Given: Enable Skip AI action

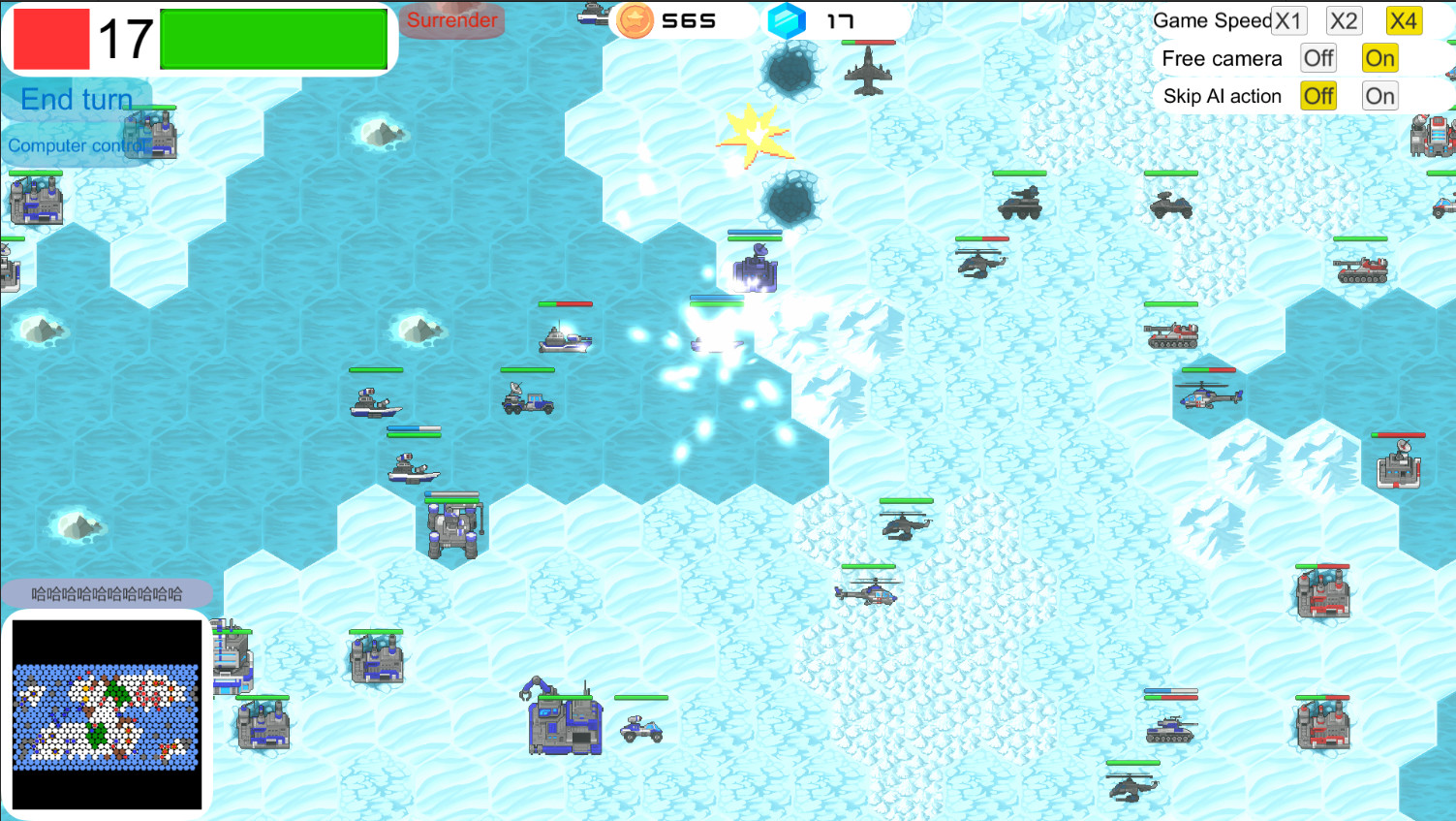Looking at the screenshot, I should click(x=1379, y=95).
